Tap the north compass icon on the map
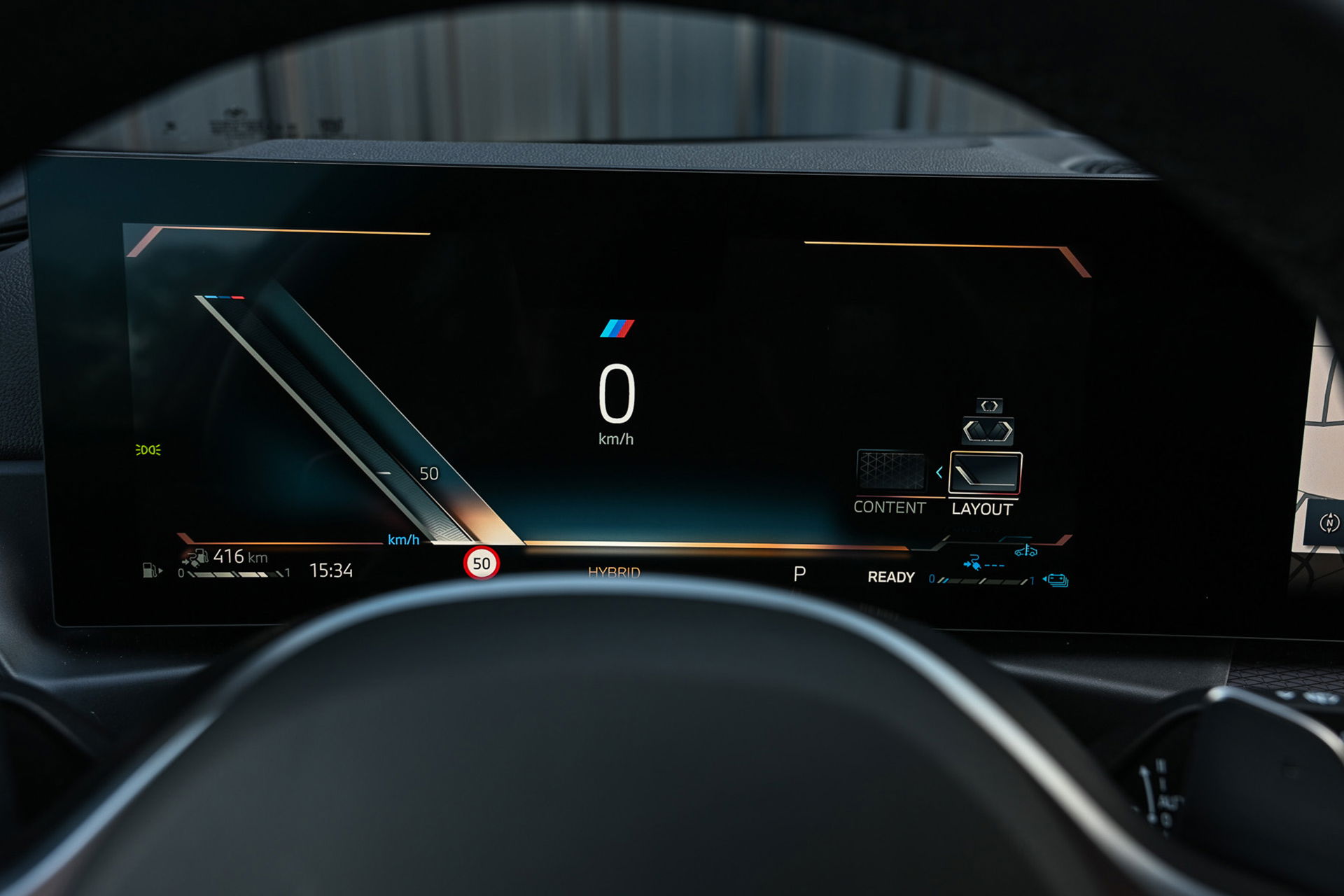 click(x=1329, y=522)
